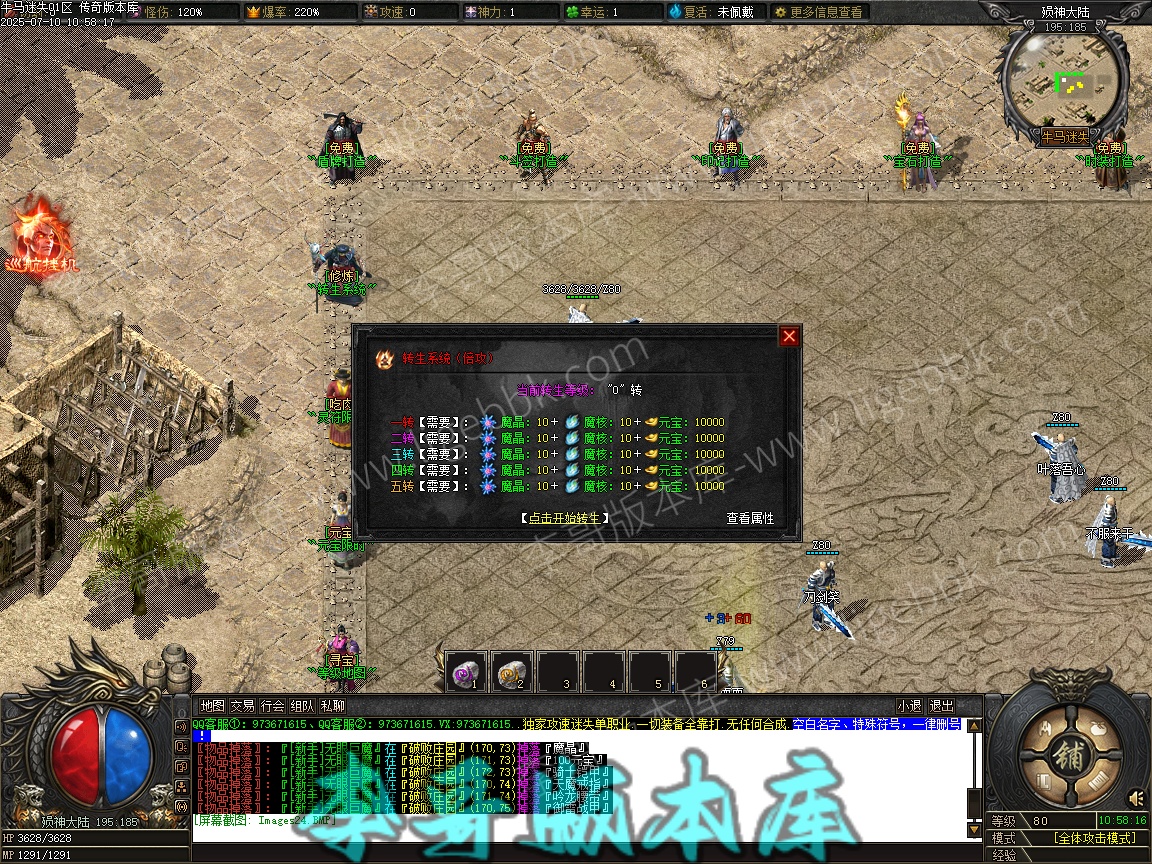Click 【点击开始转生】 to start rebirth
Image resolution: width=1152 pixels, height=864 pixels.
(x=564, y=518)
